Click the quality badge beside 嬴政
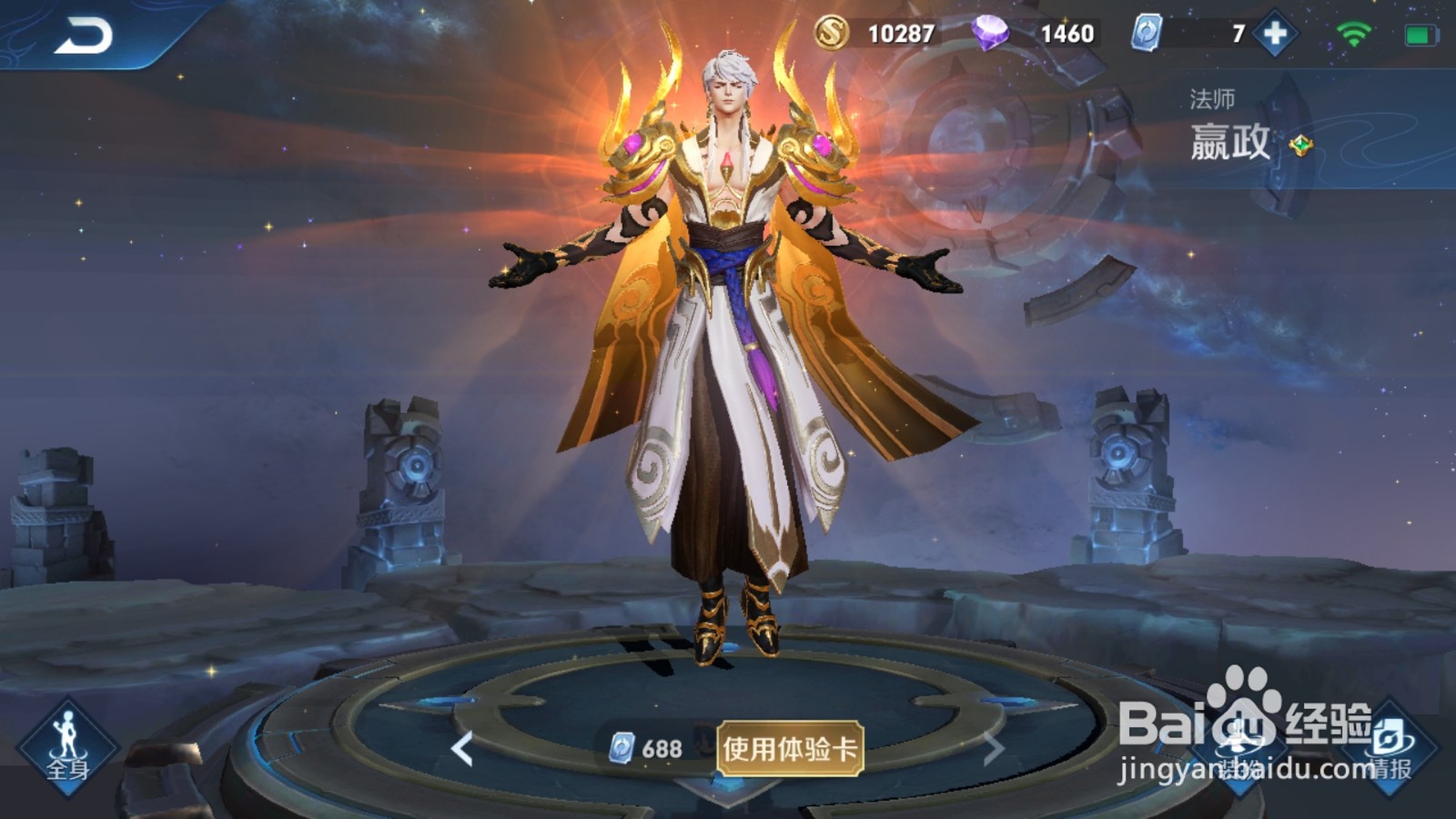 1301,146
